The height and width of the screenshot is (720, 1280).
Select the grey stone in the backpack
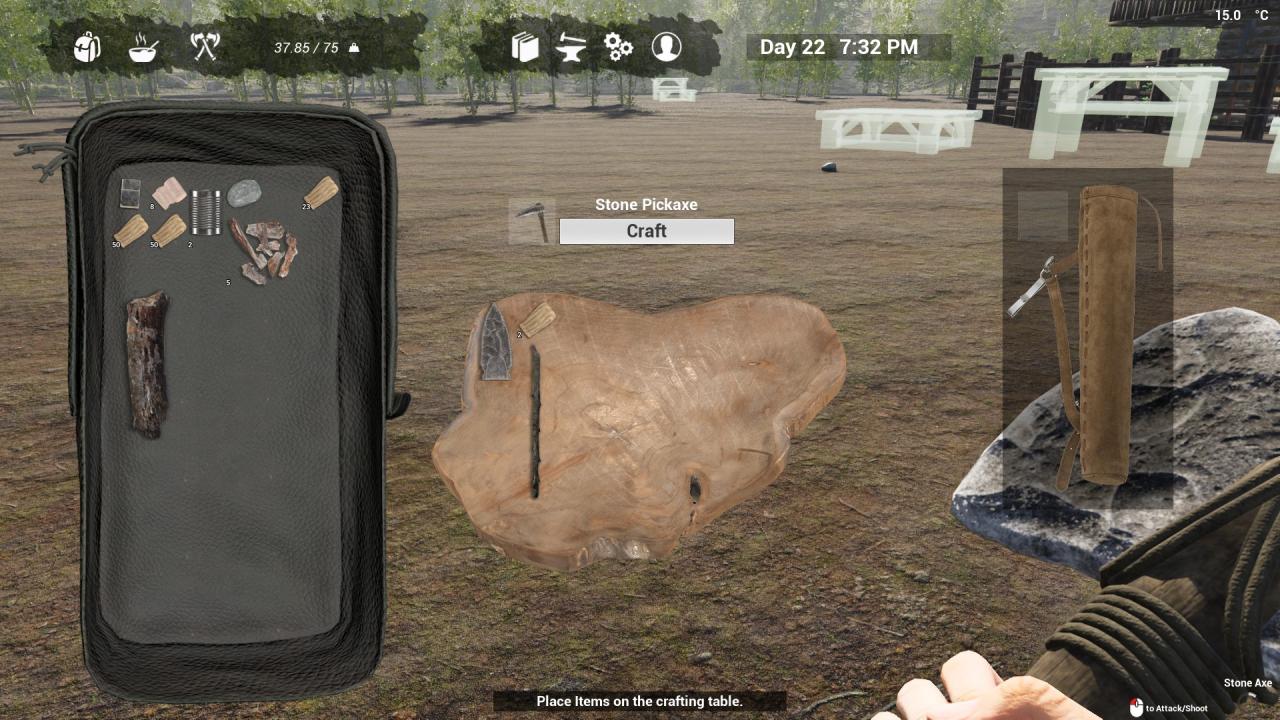pyautogui.click(x=243, y=193)
